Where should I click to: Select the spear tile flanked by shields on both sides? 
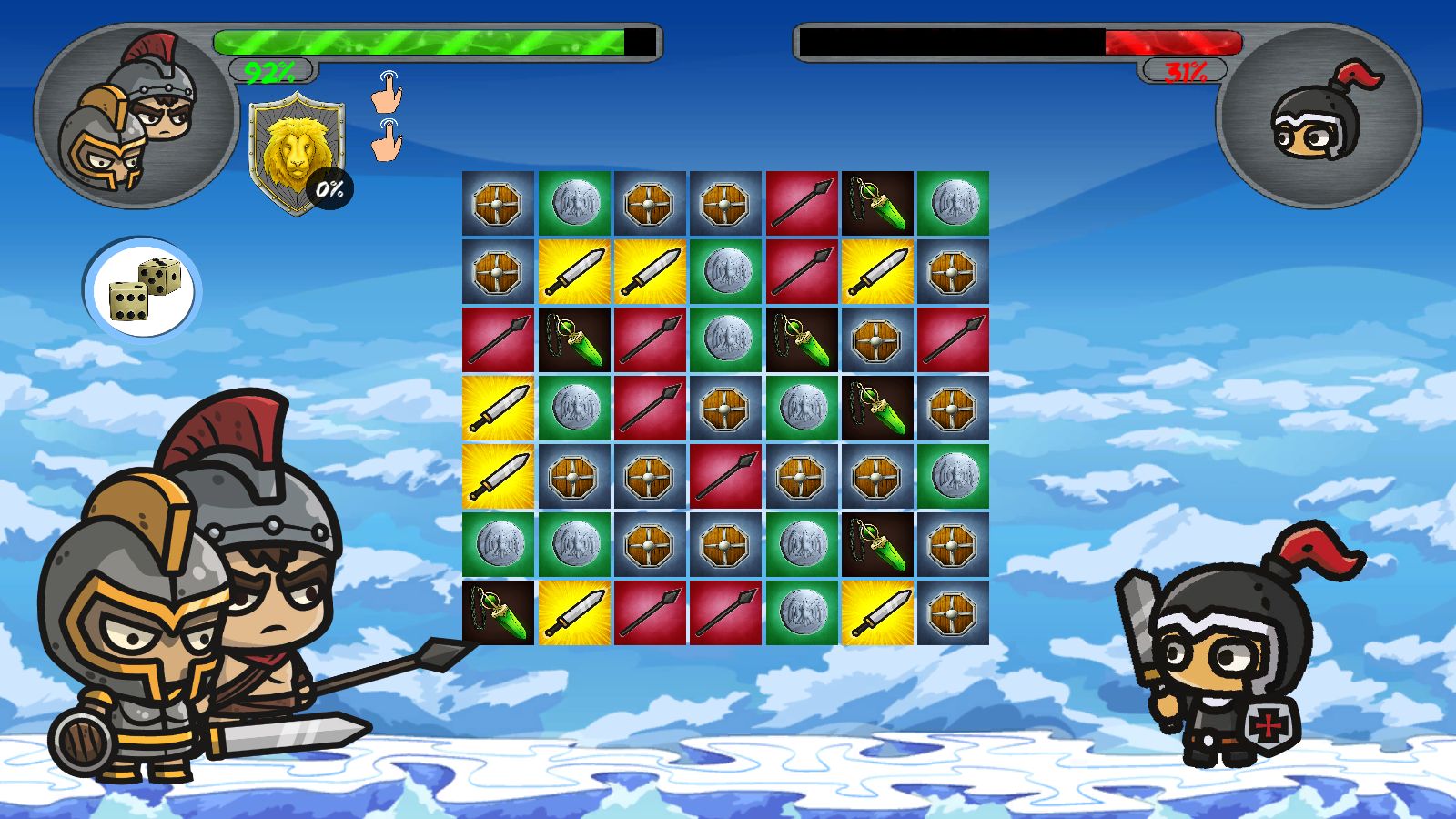point(725,476)
